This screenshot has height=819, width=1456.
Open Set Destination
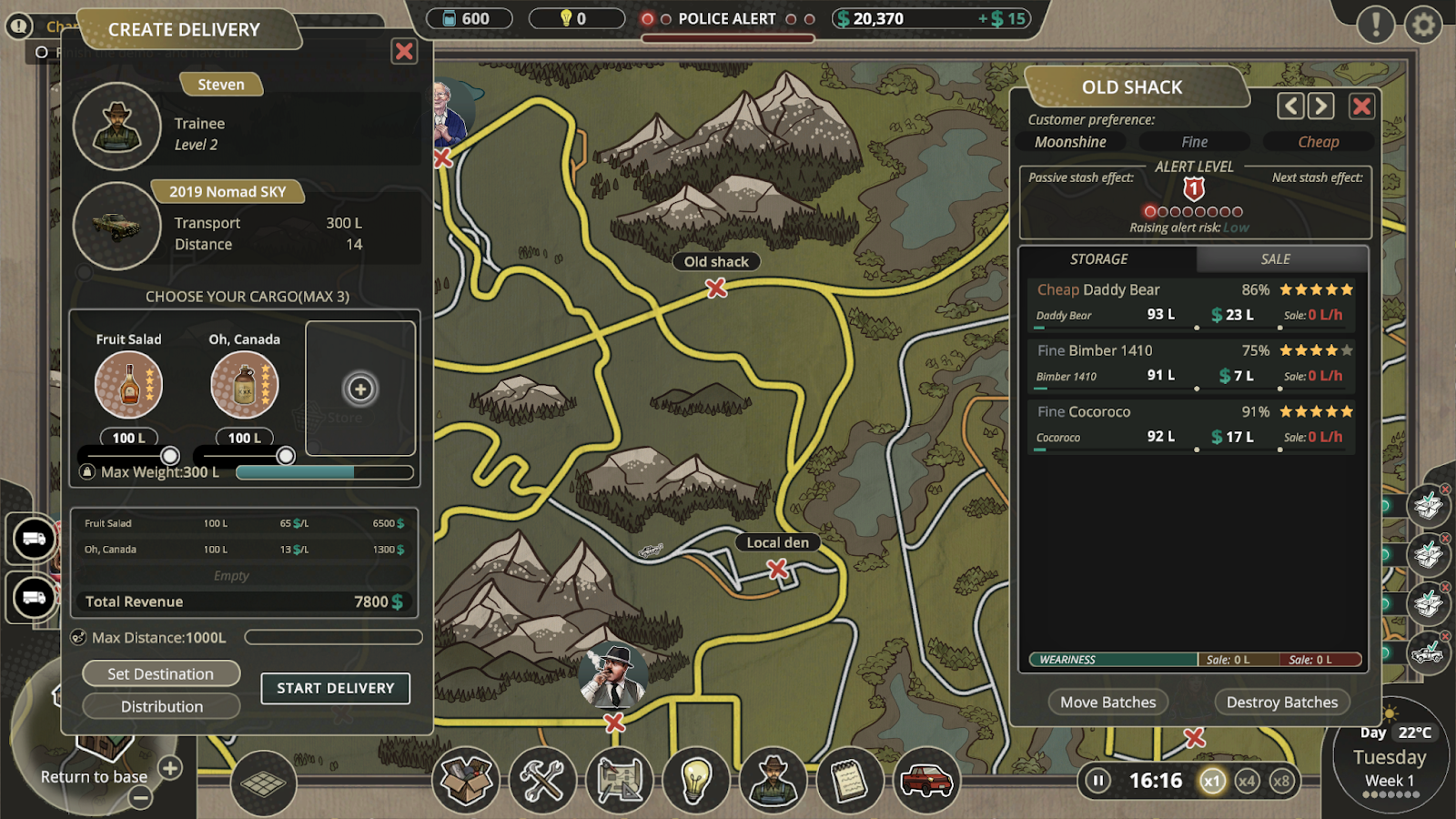click(161, 673)
